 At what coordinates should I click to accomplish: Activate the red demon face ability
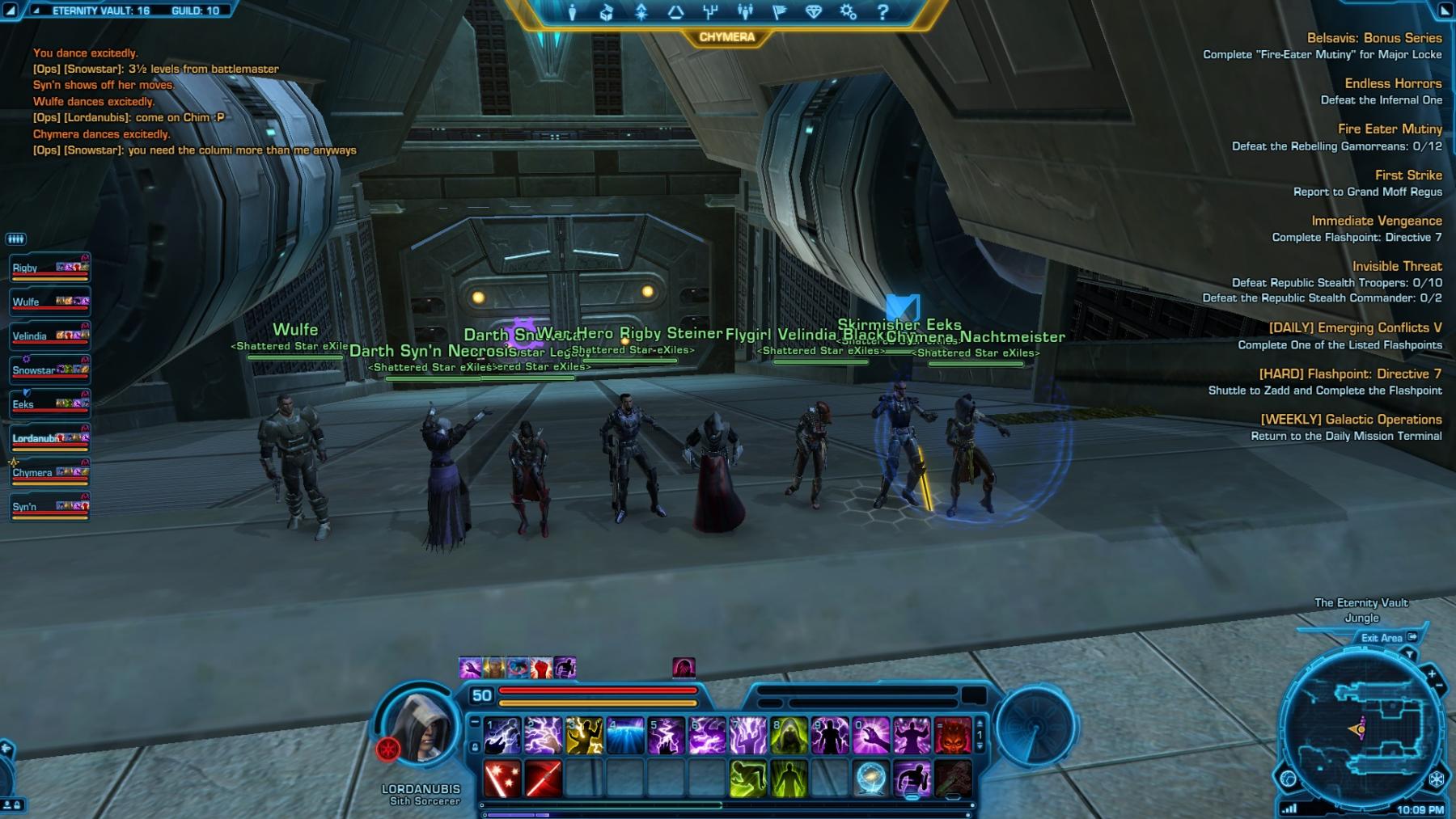point(953,737)
